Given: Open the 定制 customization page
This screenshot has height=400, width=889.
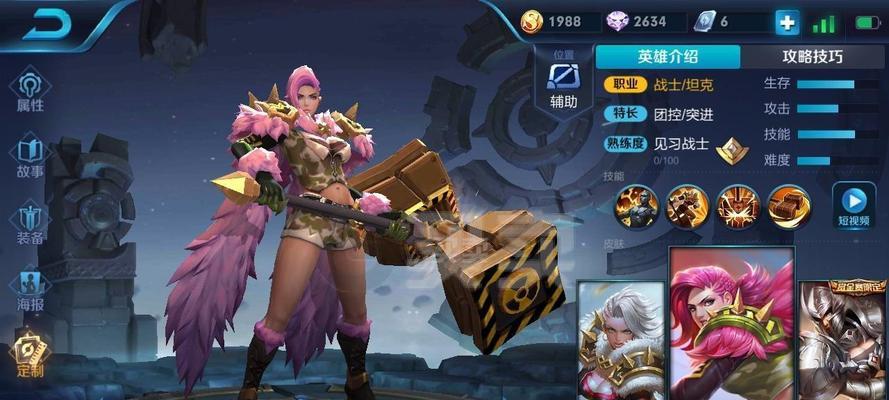Looking at the screenshot, I should (x=31, y=353).
